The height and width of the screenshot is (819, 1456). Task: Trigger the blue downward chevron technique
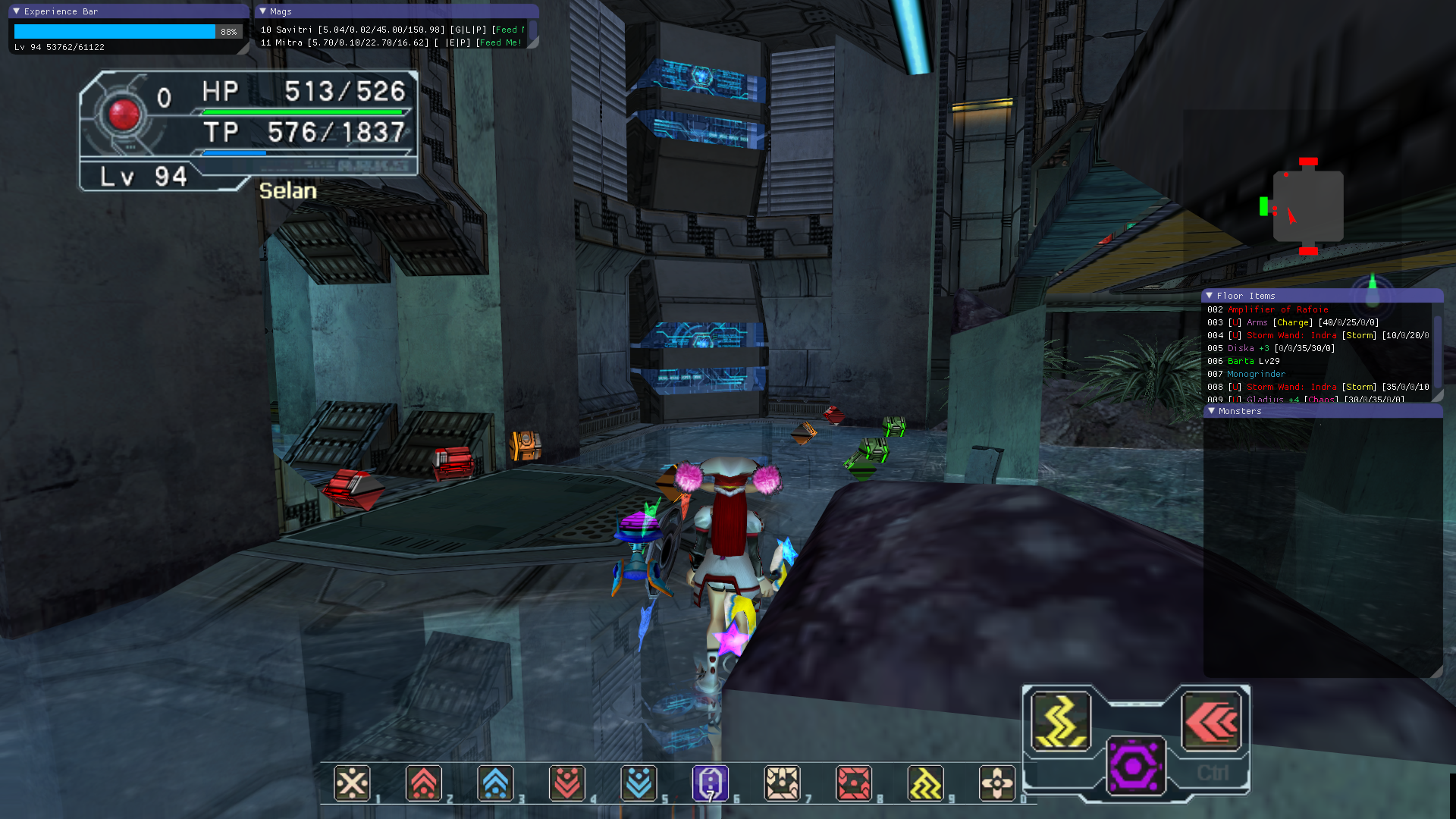click(639, 783)
